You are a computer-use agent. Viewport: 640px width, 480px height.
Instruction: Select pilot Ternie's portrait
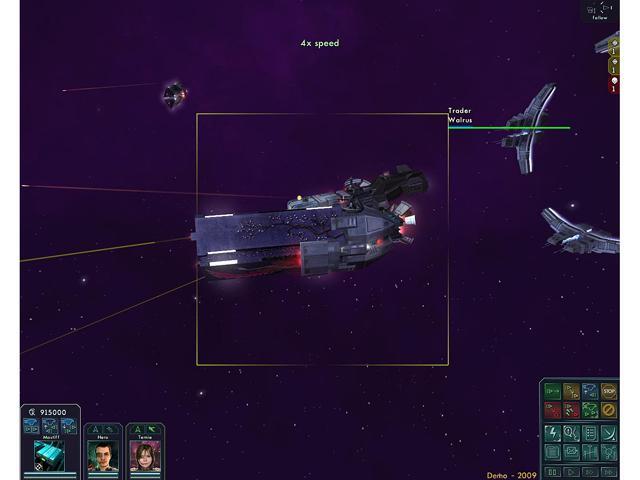coord(145,456)
